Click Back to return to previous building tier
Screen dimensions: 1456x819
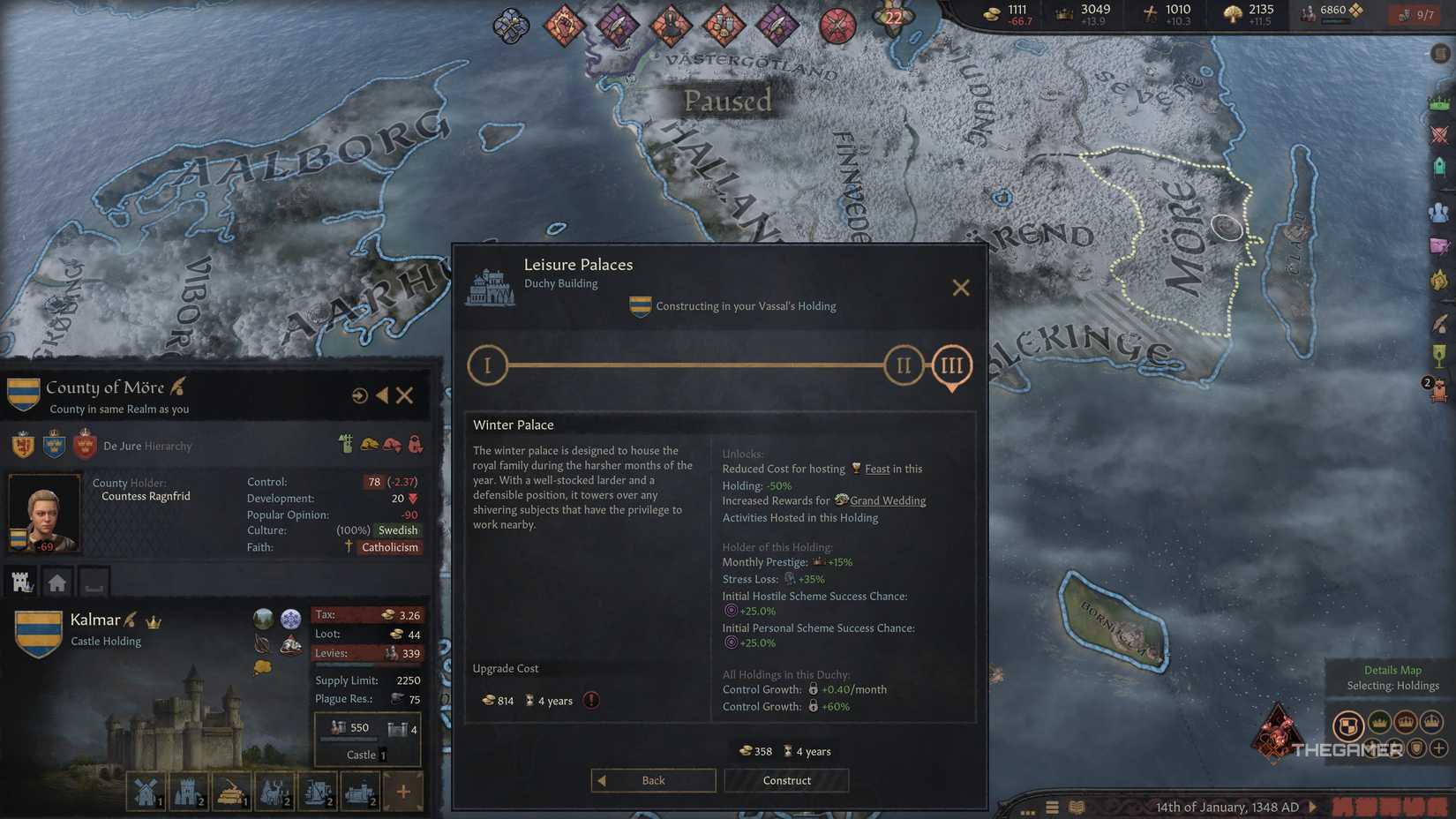653,780
